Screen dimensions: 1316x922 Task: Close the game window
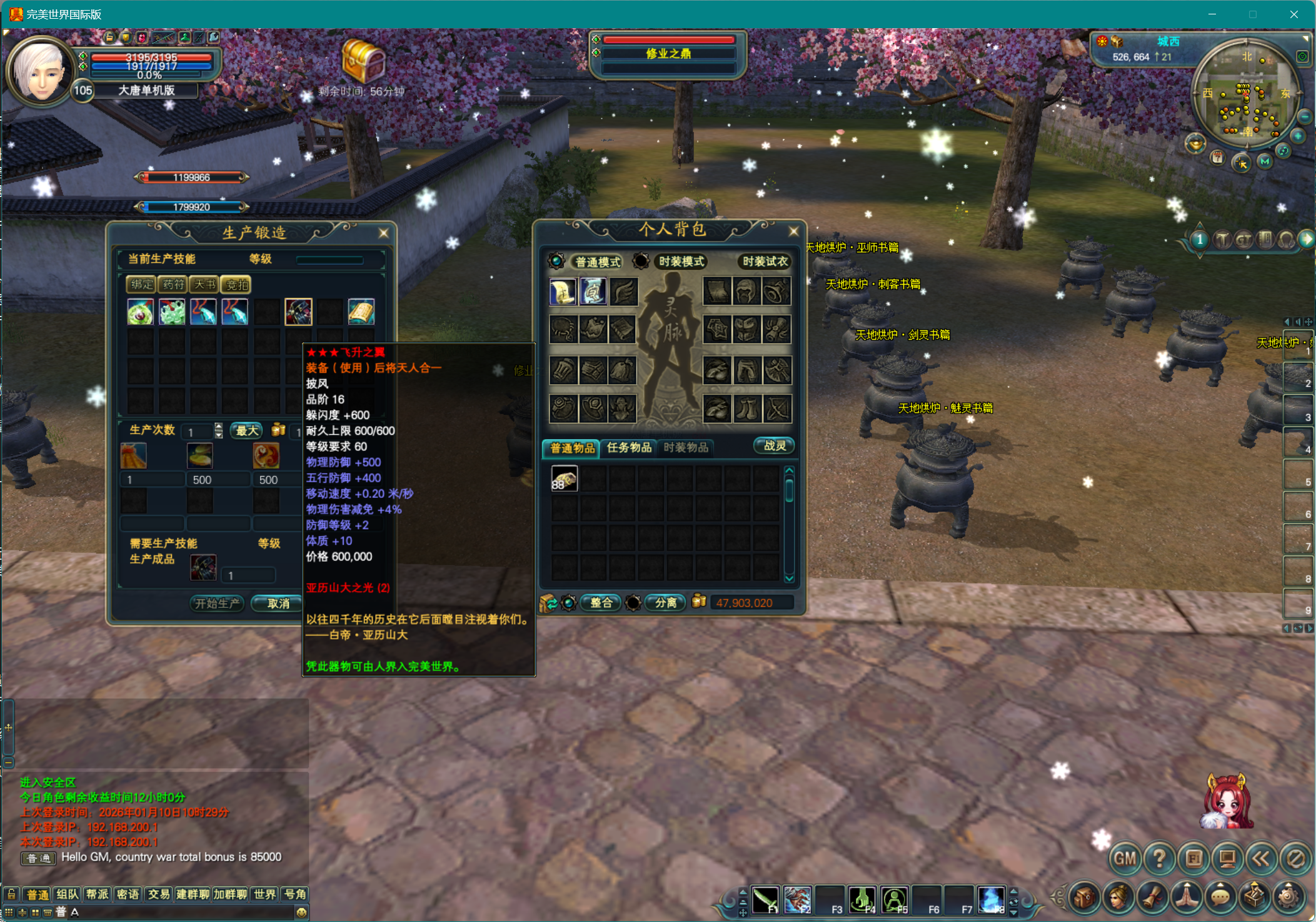[1293, 14]
